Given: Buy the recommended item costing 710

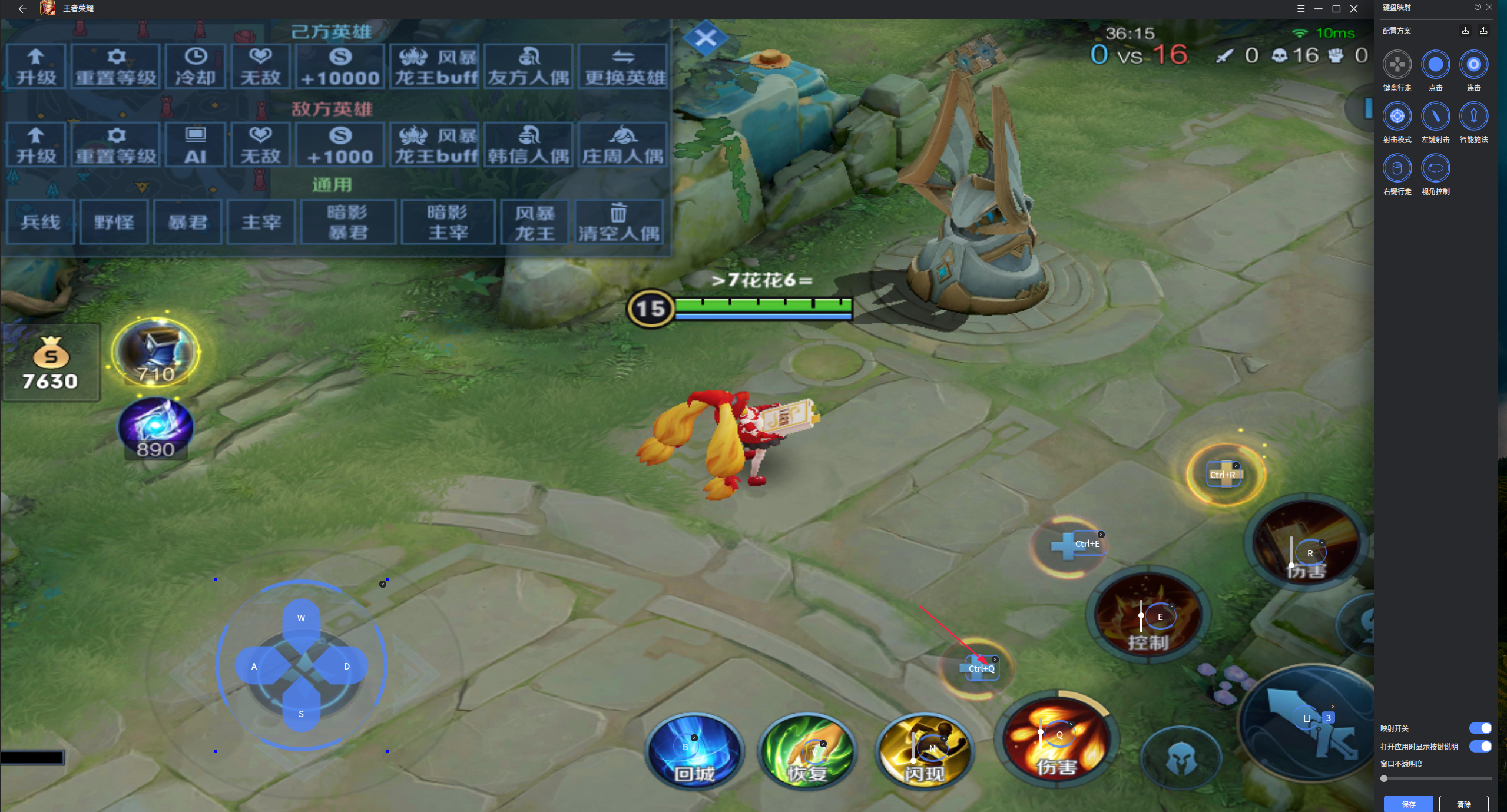Looking at the screenshot, I should click(x=156, y=352).
